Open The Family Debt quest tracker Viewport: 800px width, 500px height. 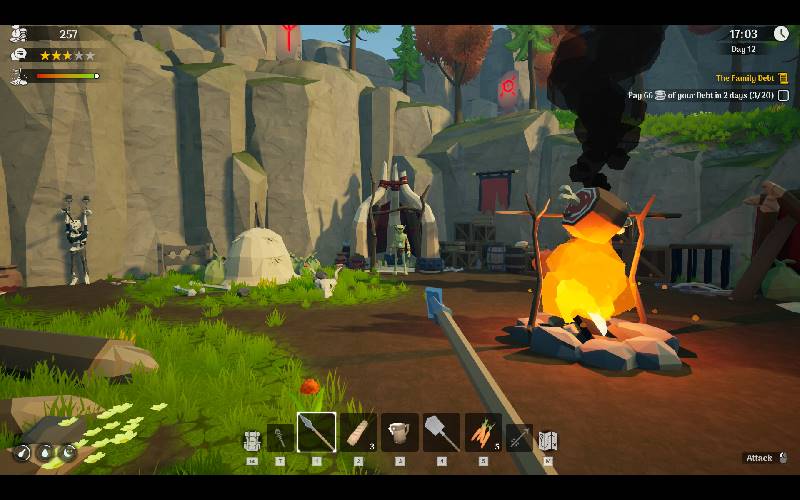744,78
